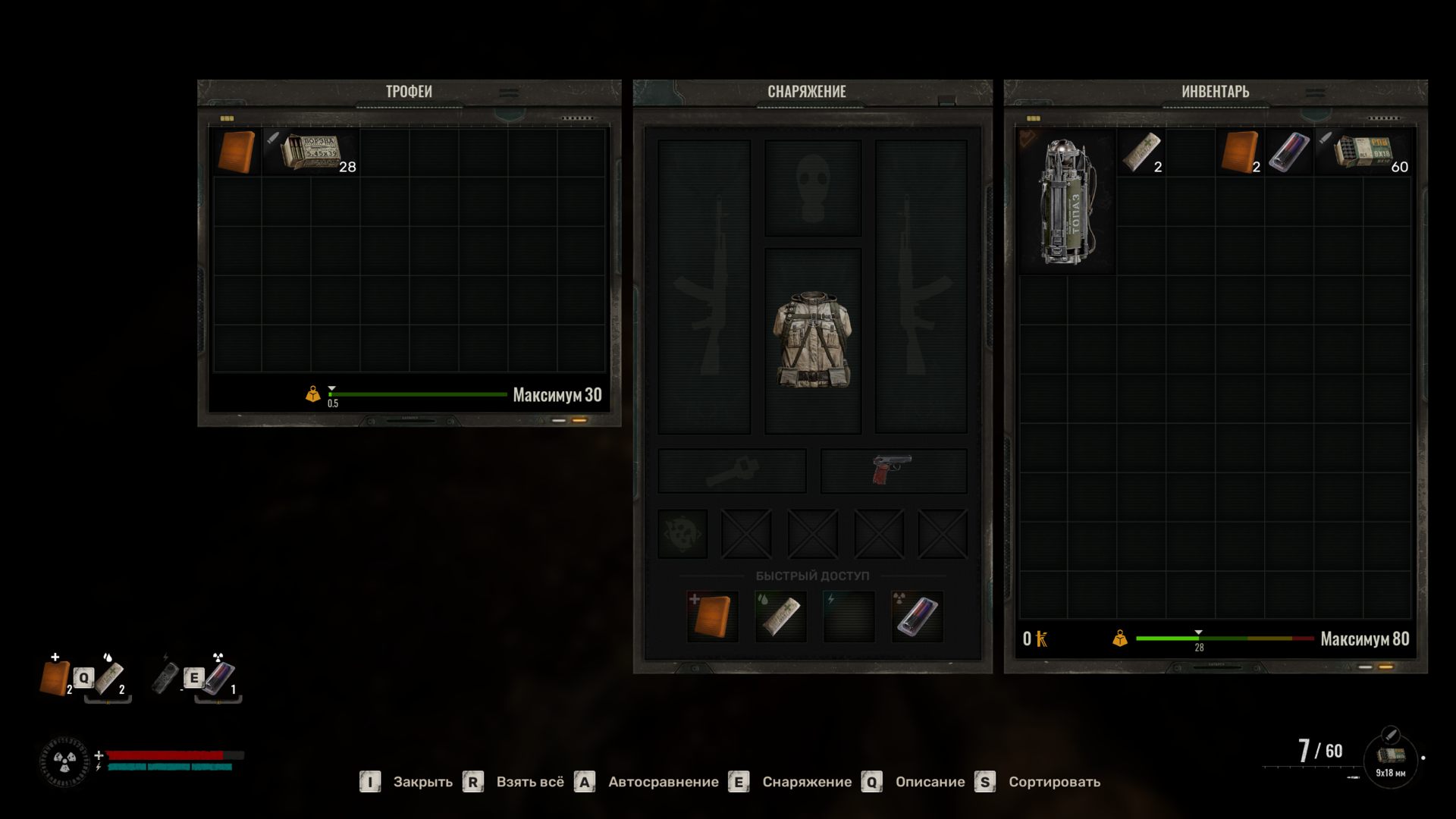Image resolution: width=1456 pixels, height=819 pixels.
Task: Select the medkit in the Трофеи panel
Action: click(x=236, y=152)
